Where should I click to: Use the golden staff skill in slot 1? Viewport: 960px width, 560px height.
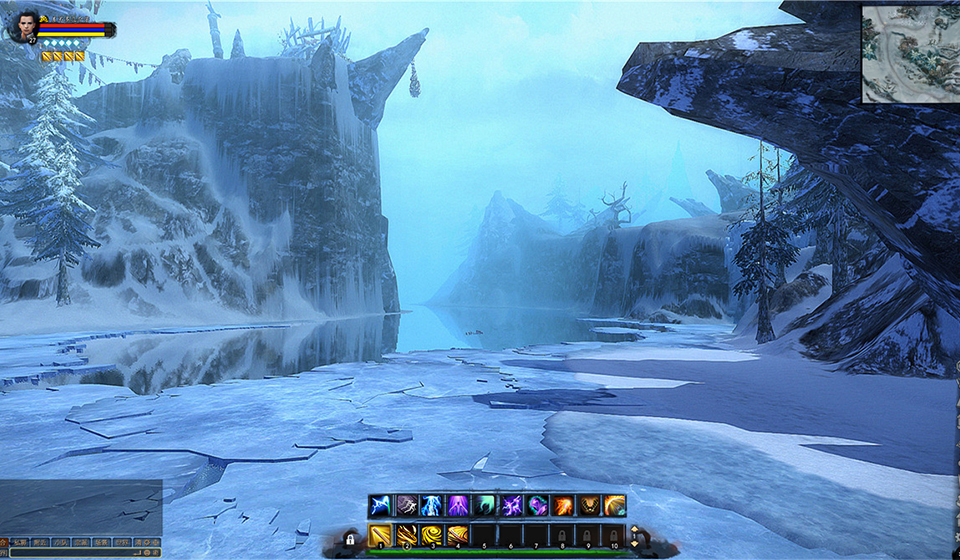click(380, 536)
